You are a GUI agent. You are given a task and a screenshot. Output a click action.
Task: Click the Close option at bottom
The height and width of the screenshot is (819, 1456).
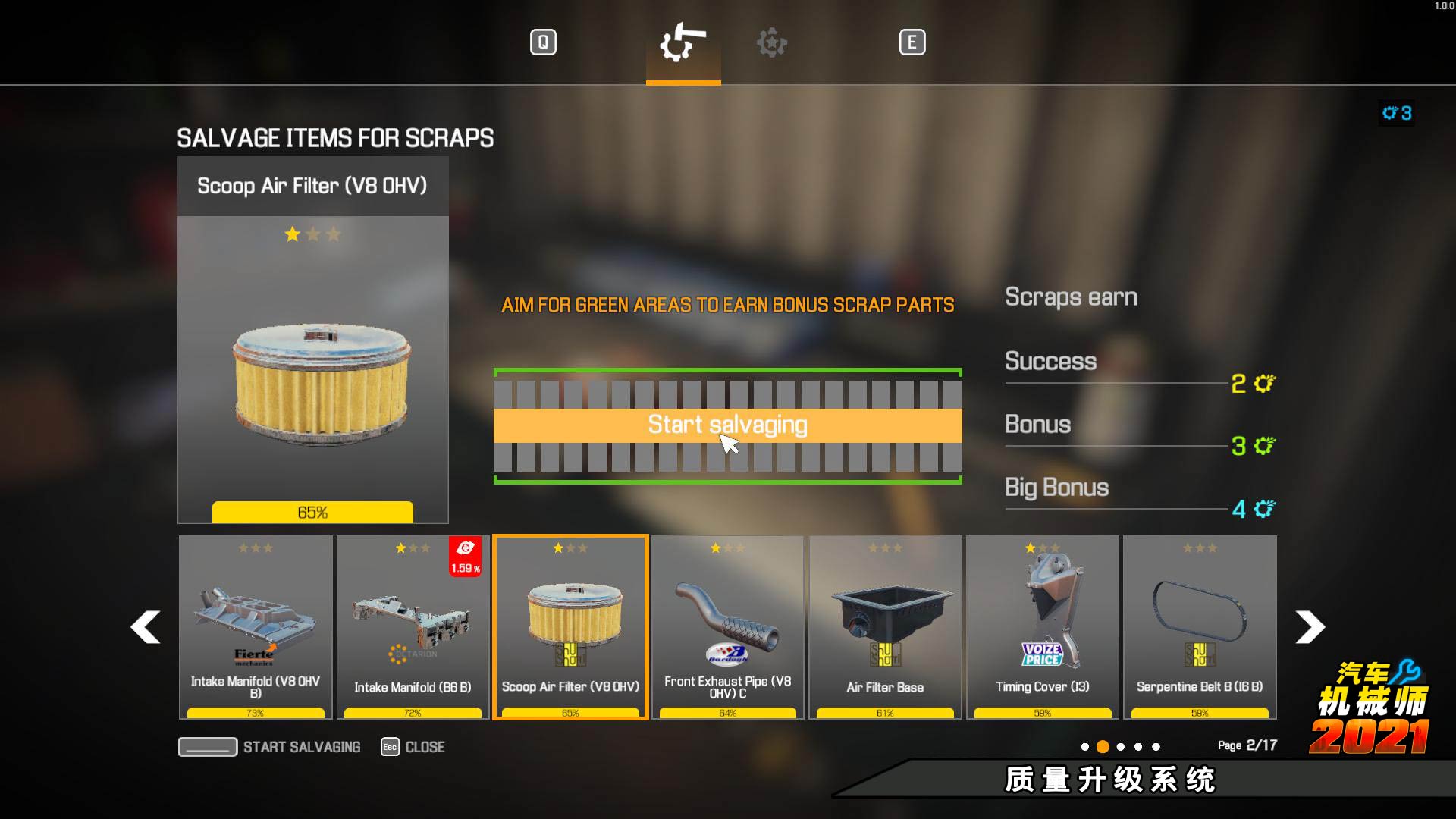[413, 747]
